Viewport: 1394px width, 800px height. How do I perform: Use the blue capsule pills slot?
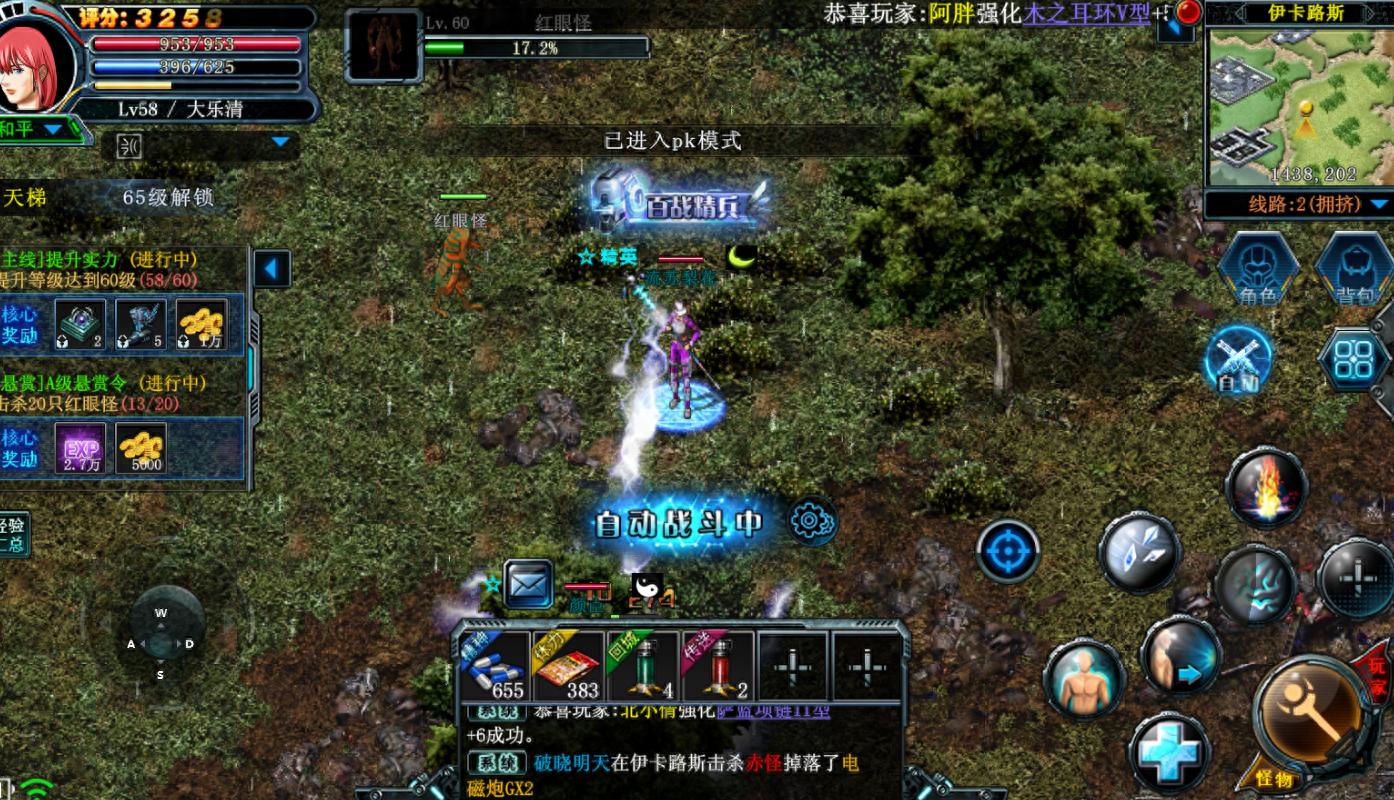tap(495, 666)
